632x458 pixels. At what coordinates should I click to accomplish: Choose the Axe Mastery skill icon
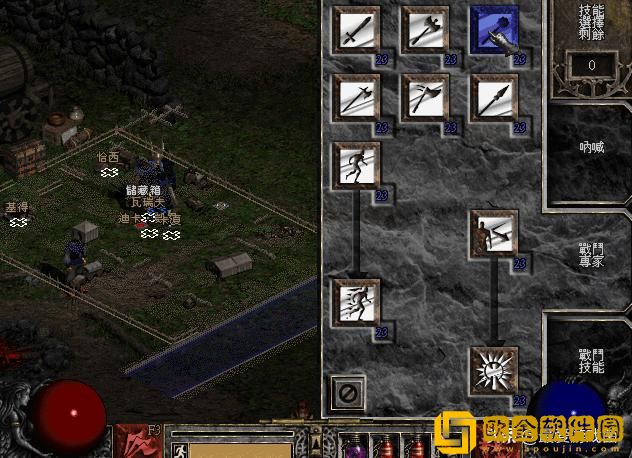tap(425, 30)
